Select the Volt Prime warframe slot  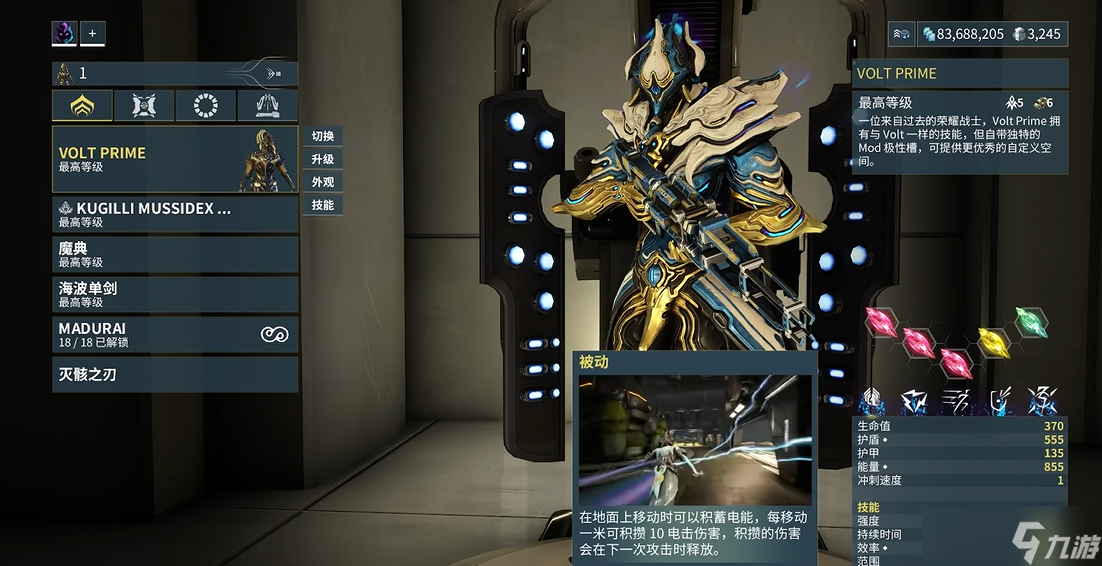tap(175, 159)
